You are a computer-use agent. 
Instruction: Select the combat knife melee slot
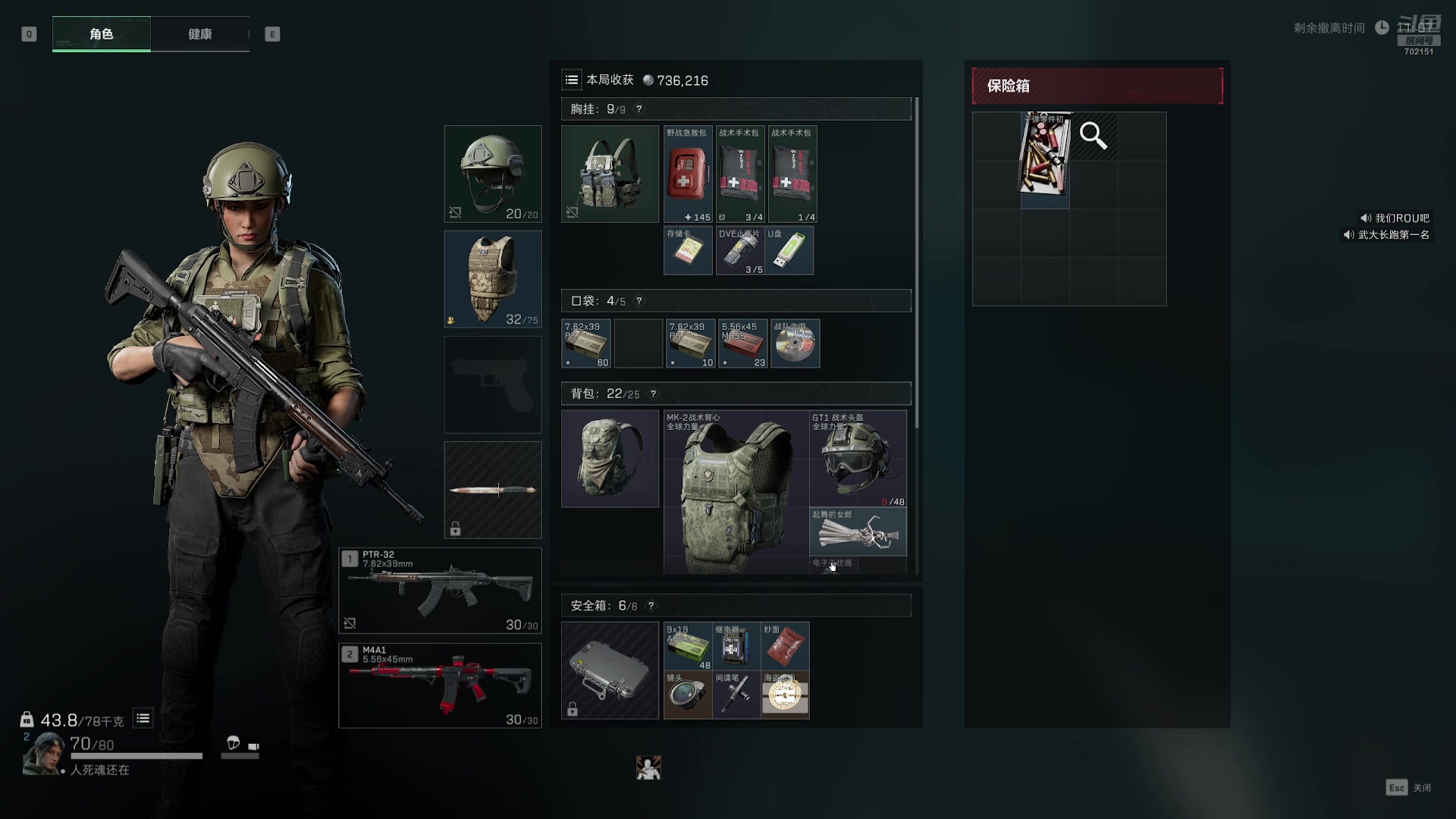point(493,490)
